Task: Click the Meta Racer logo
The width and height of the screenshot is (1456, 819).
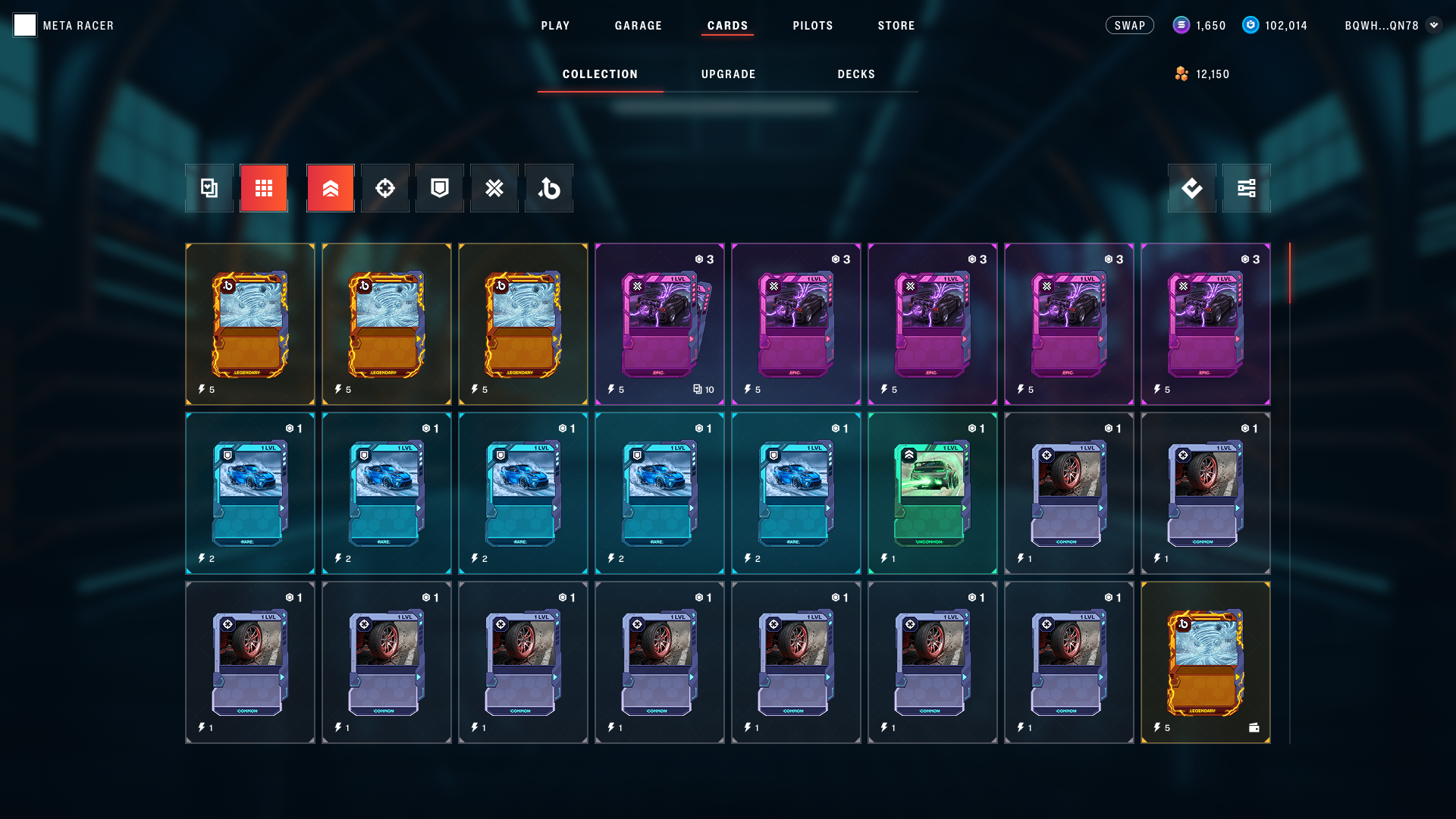Action: click(x=25, y=25)
